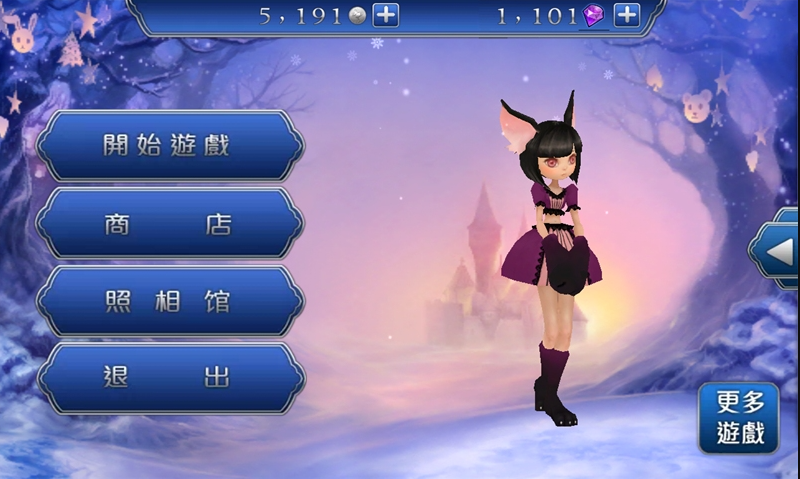Choose 退出 to exit the game
Image resolution: width=800 pixels, height=479 pixels.
[x=170, y=378]
